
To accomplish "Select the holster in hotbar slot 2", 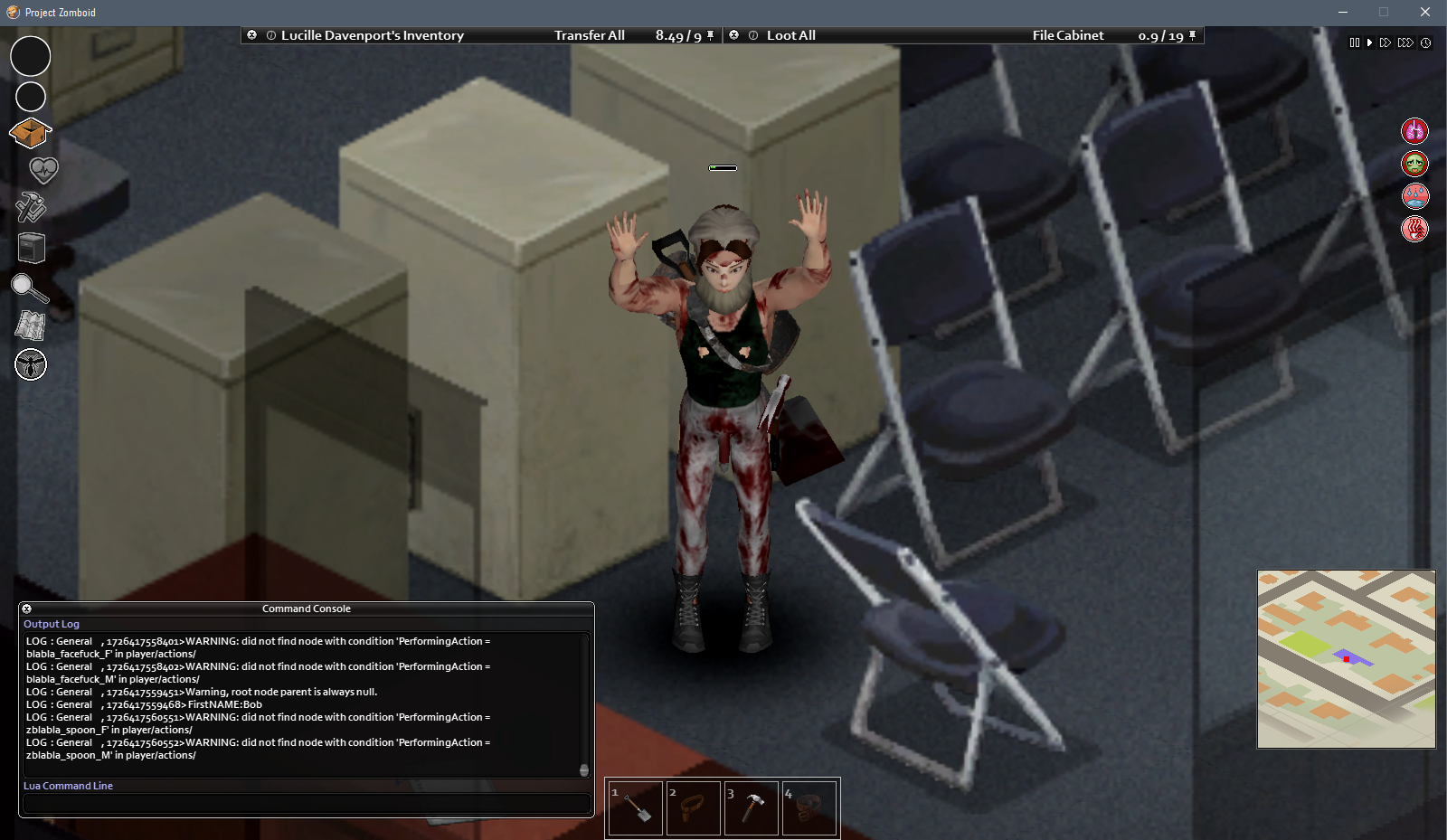I will tap(693, 807).
